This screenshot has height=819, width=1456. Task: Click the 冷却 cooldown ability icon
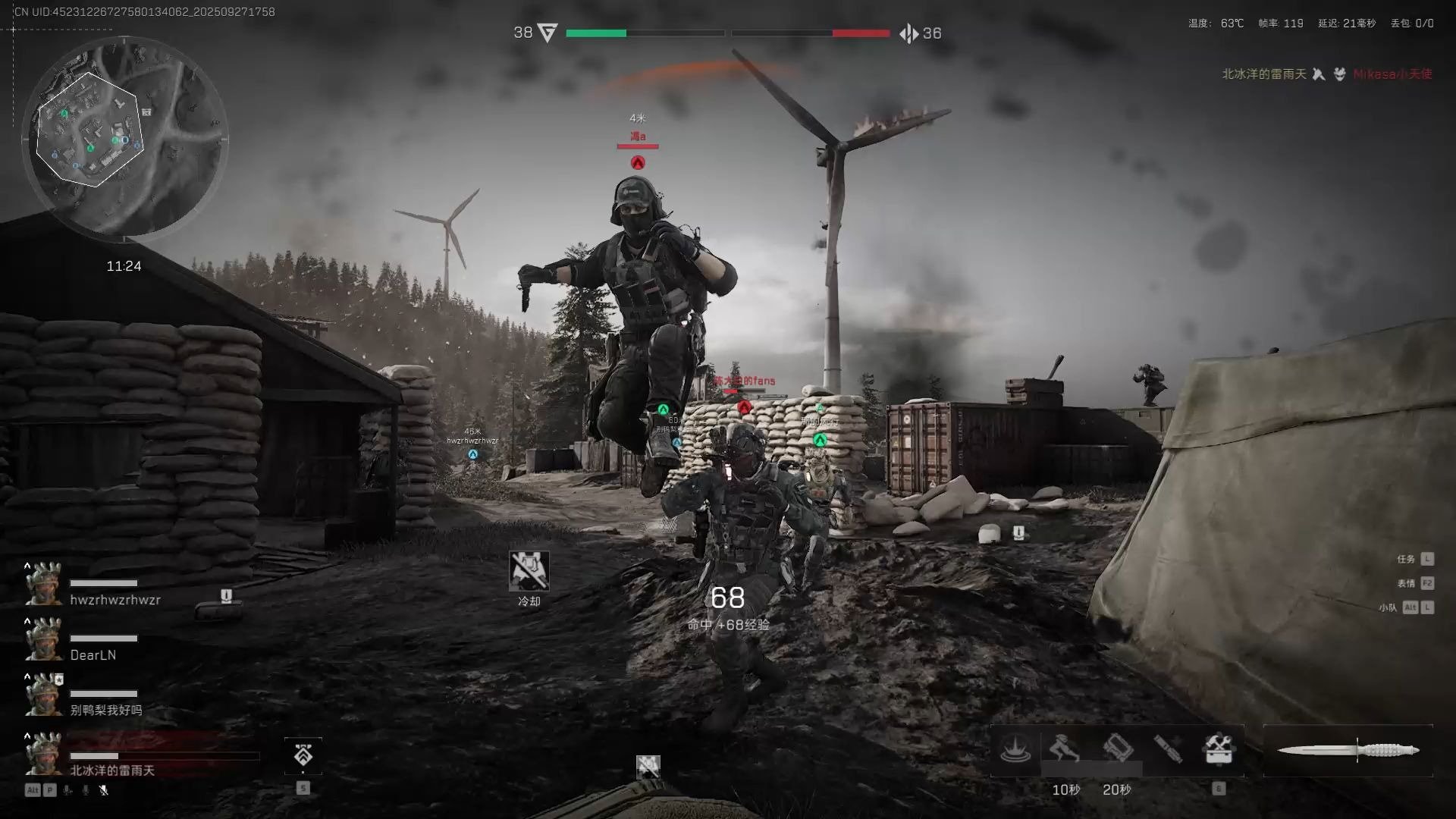(x=529, y=571)
